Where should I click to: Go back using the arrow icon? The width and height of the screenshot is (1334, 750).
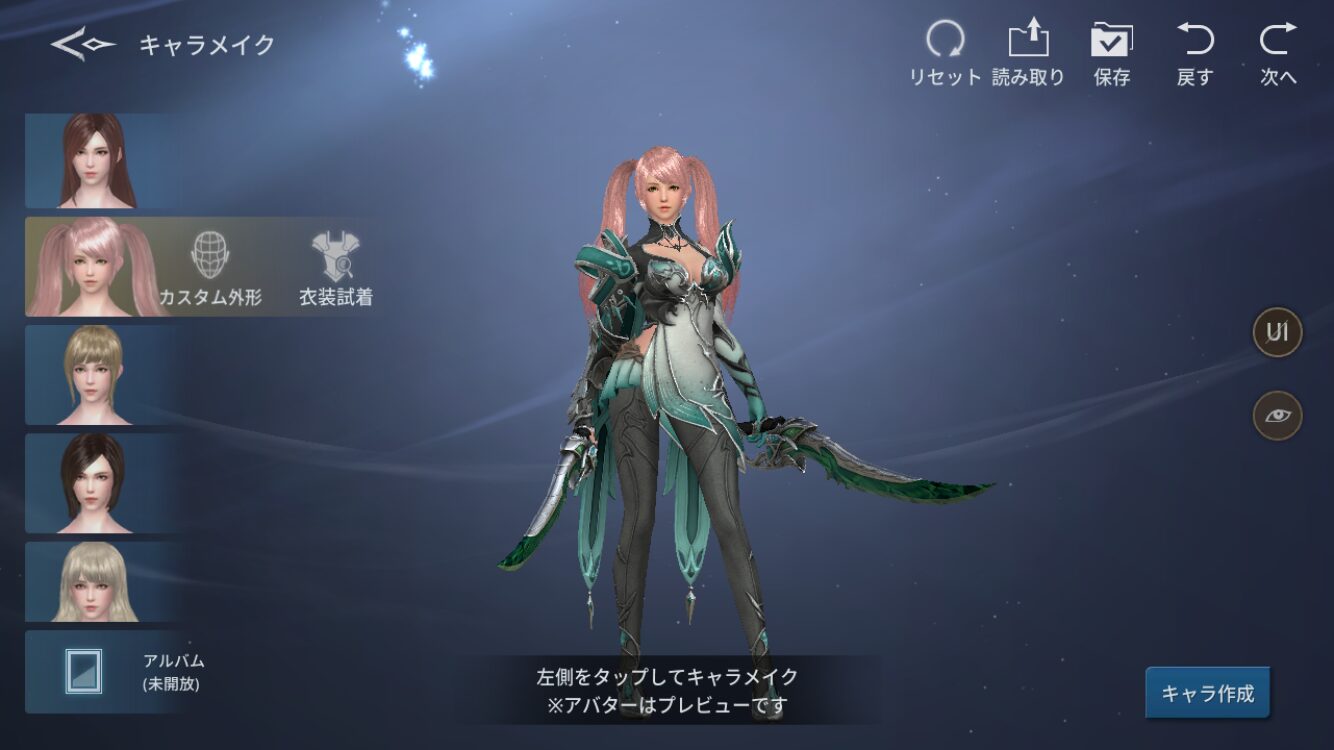82,45
